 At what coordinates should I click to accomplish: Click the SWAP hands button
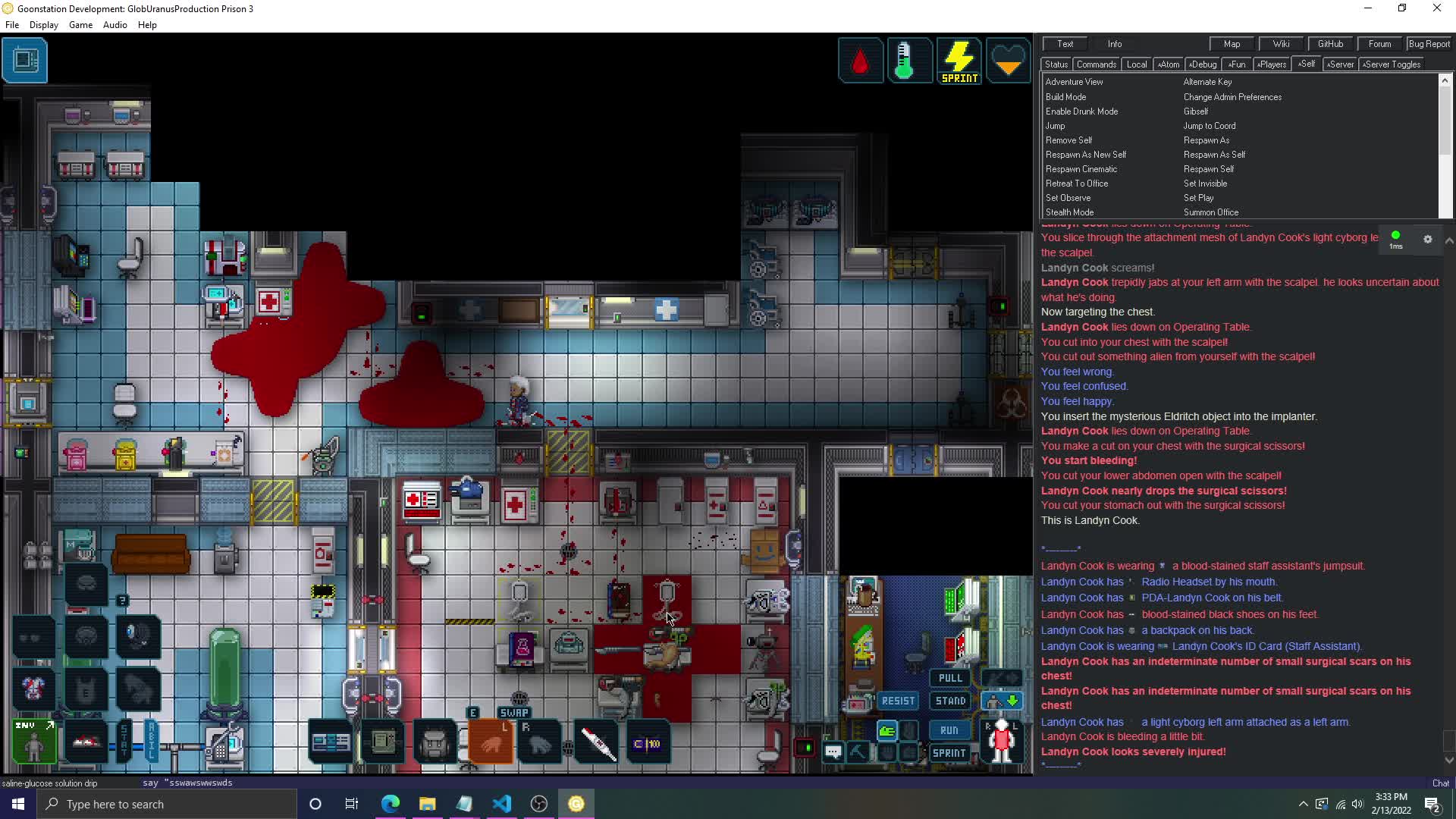[514, 713]
